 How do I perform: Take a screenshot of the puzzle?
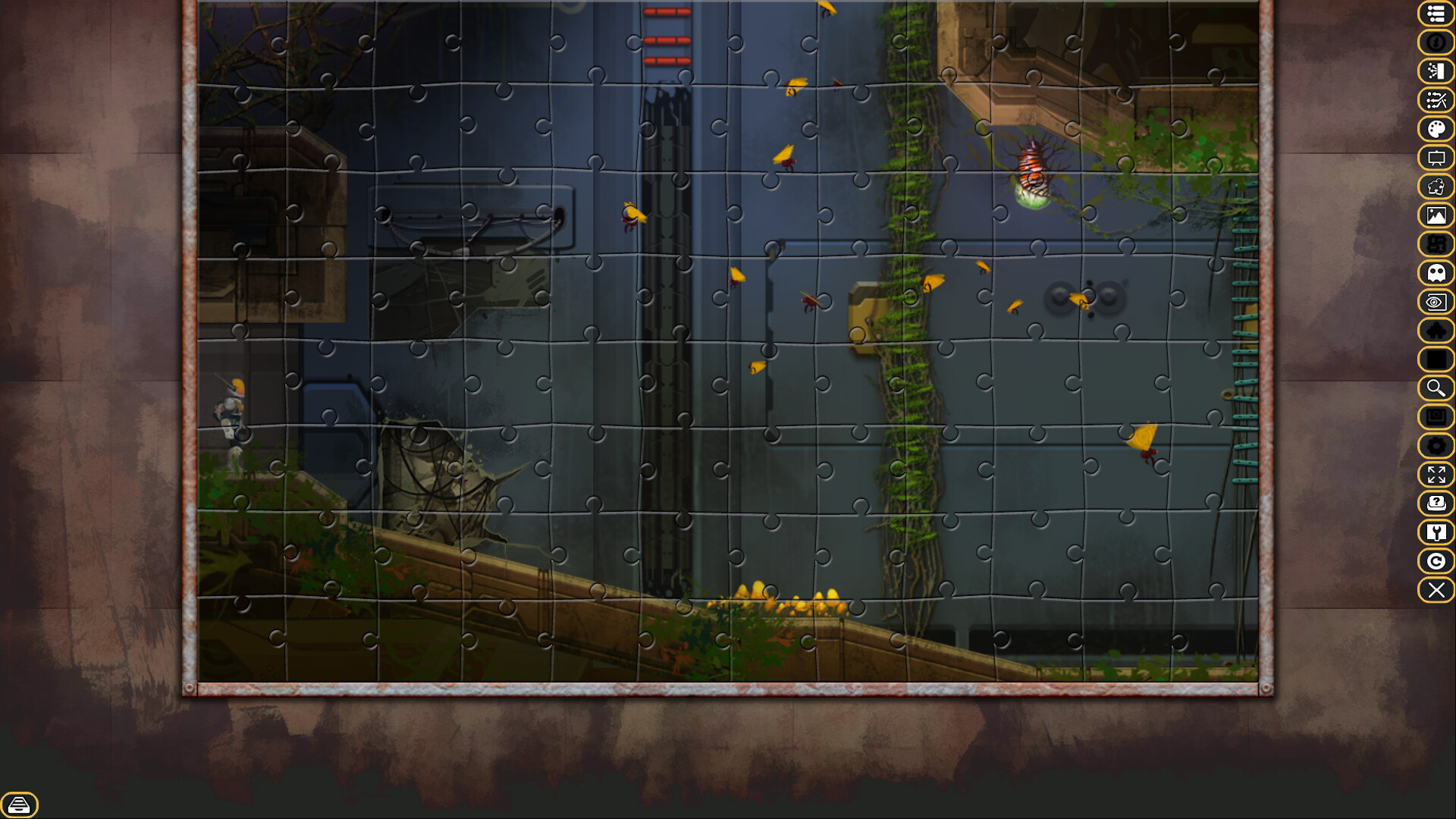click(x=1436, y=416)
